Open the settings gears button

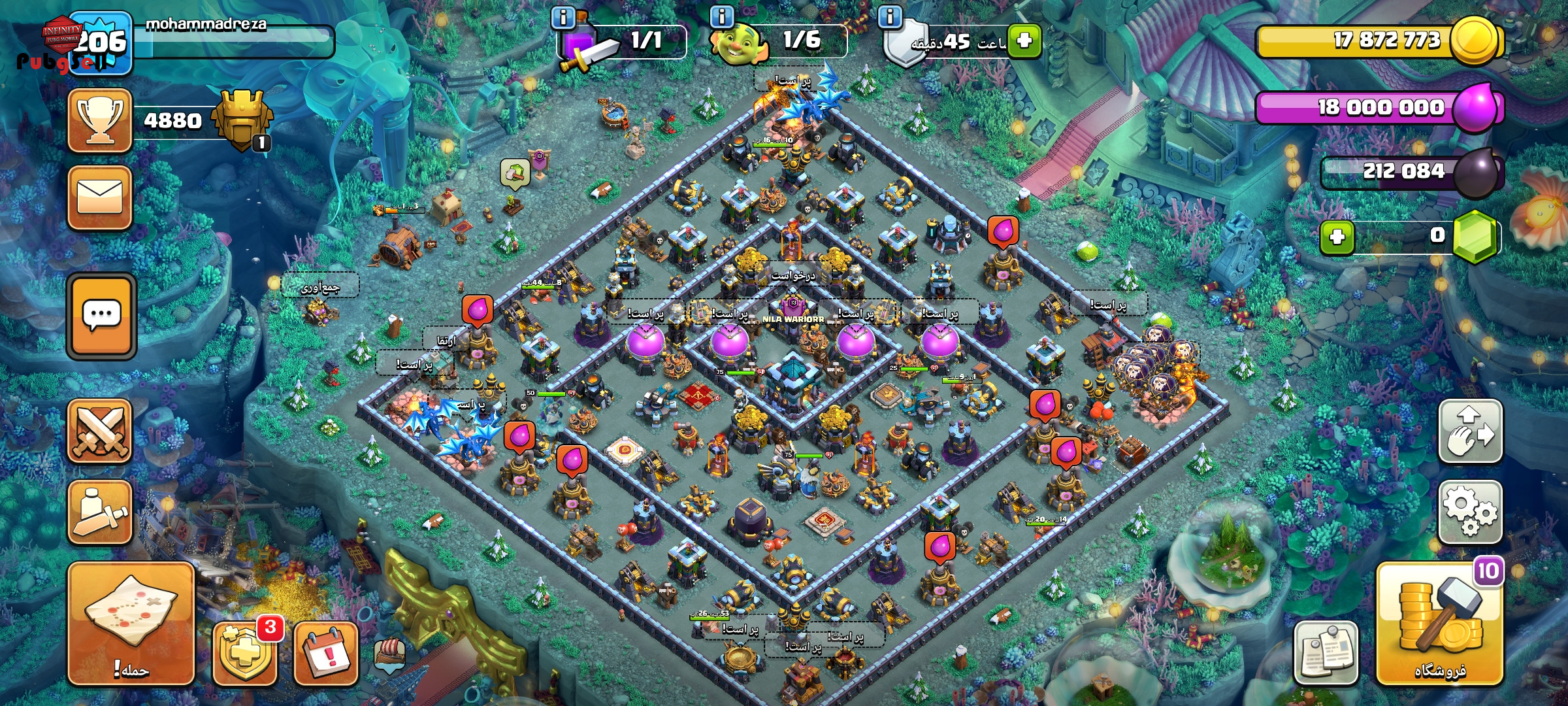(1470, 512)
